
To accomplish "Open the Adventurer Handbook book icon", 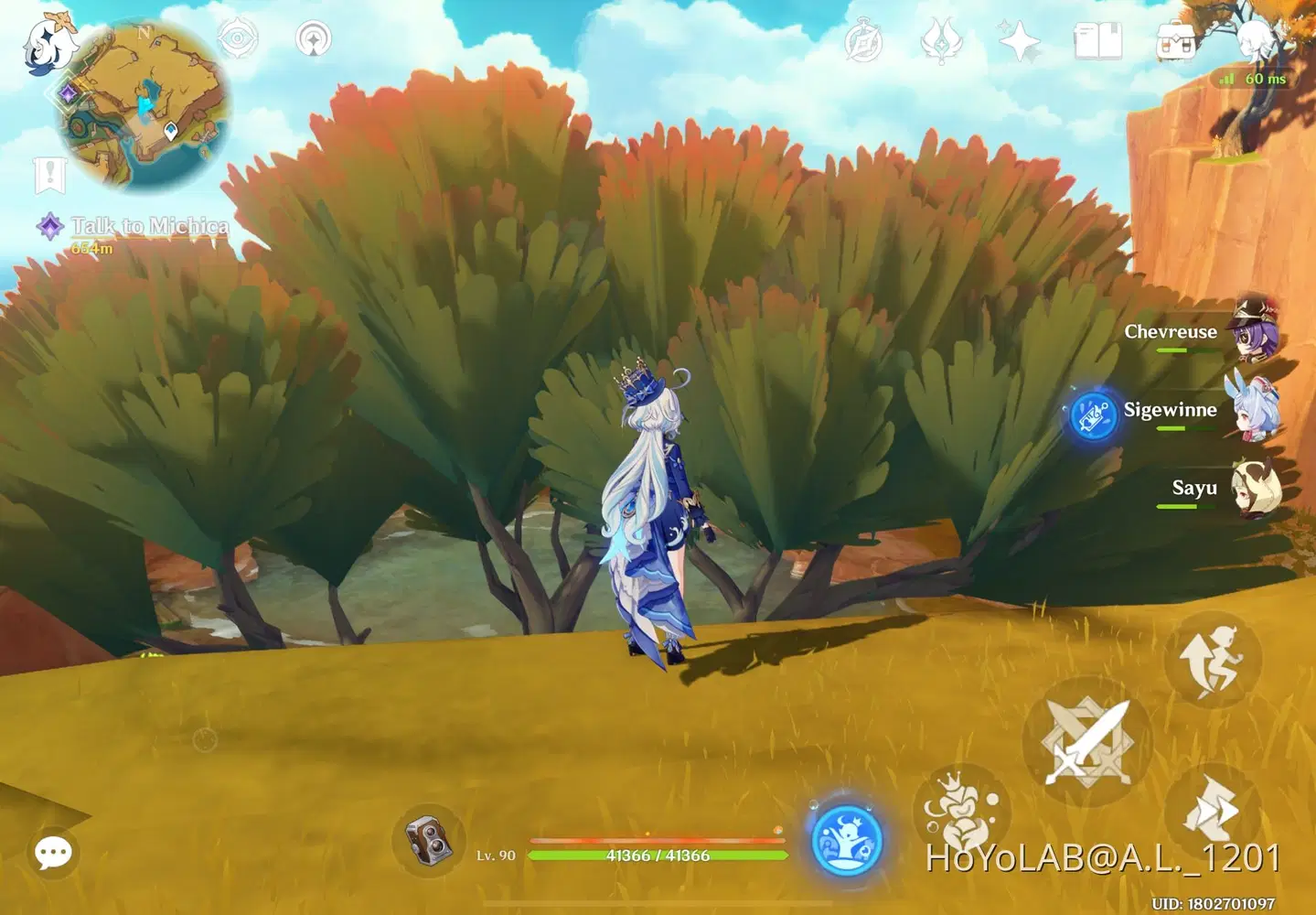I will point(1097,40).
